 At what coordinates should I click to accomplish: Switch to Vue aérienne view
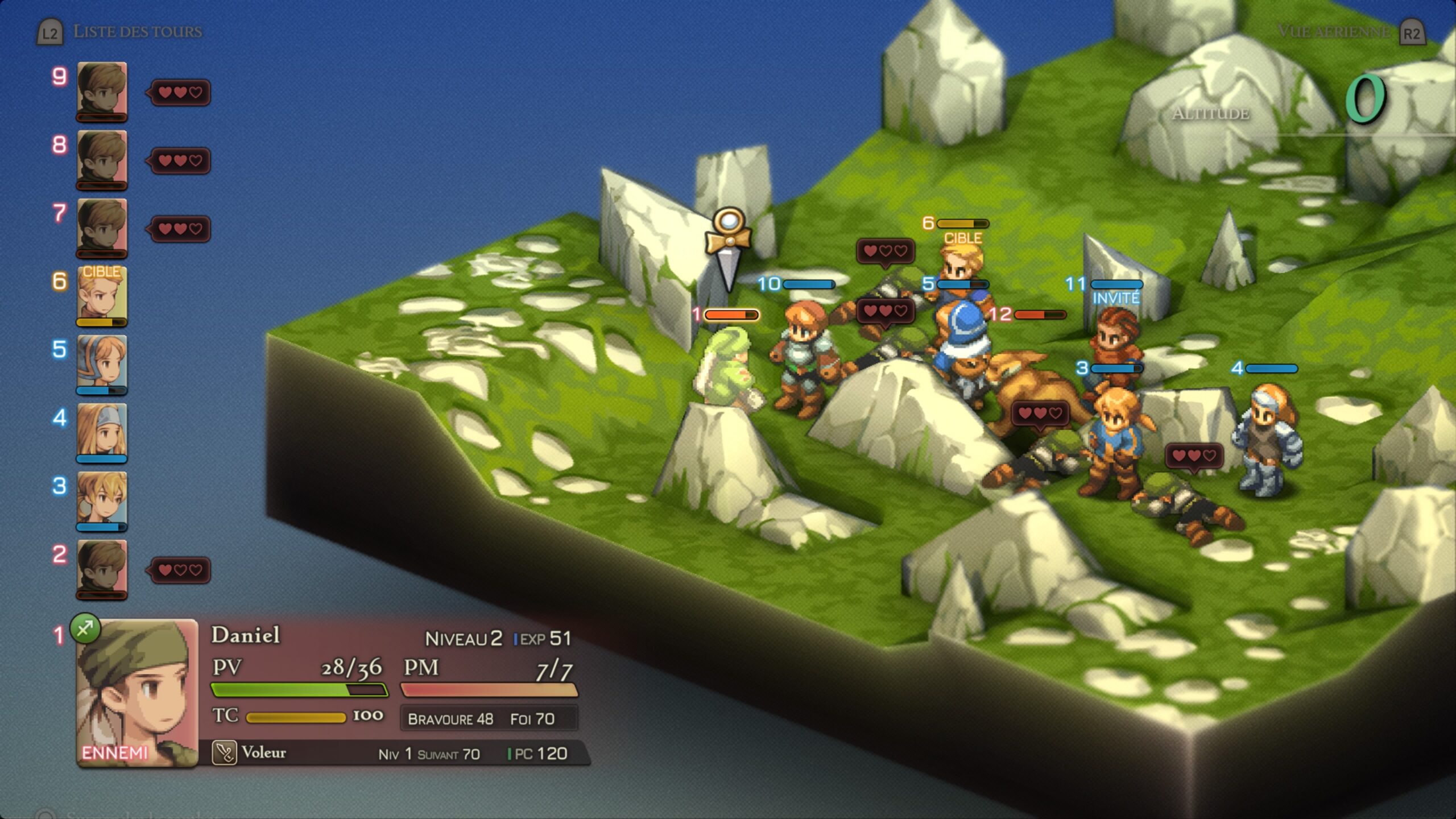pos(1333,31)
